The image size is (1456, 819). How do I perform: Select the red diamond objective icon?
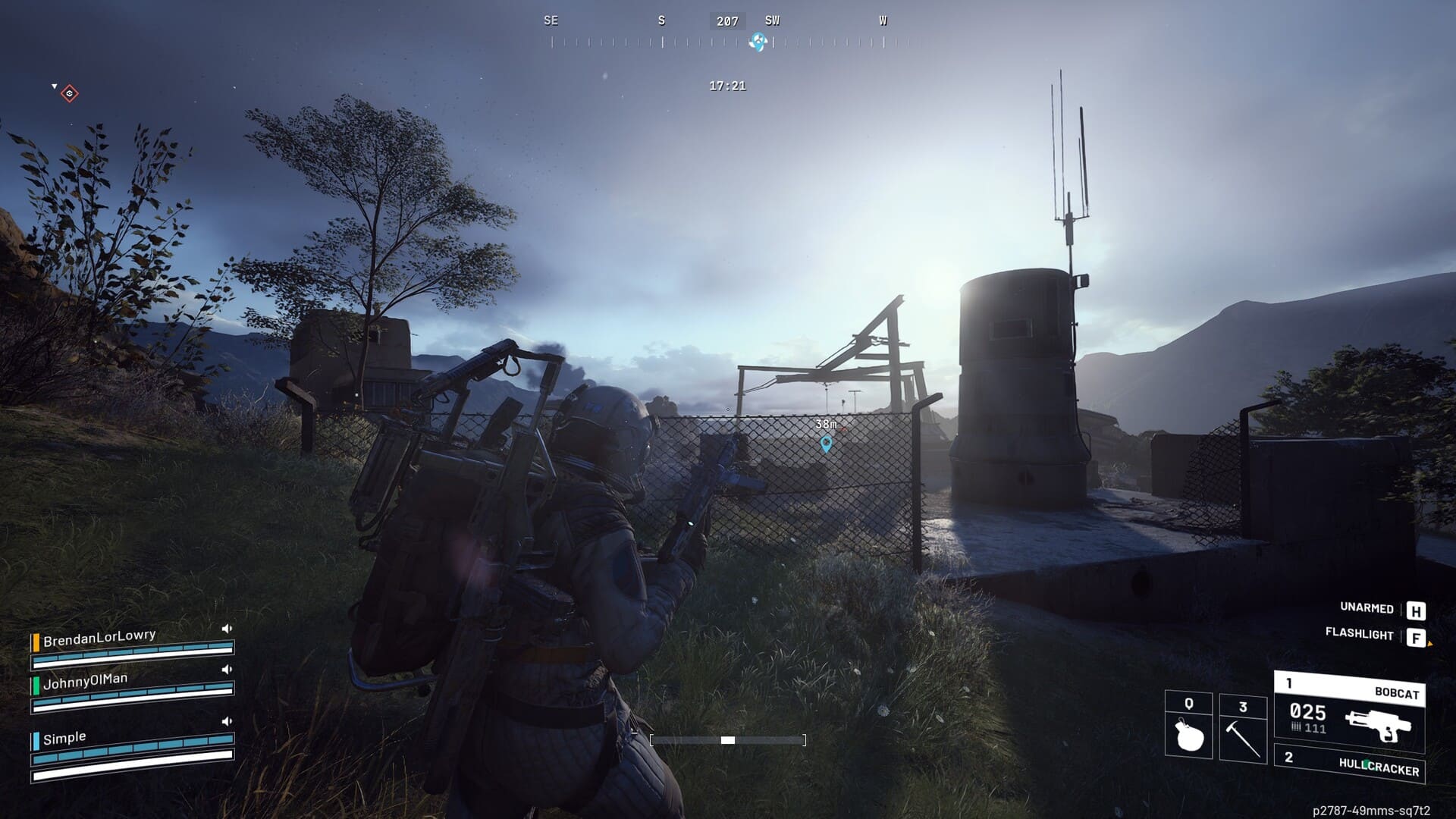point(70,93)
